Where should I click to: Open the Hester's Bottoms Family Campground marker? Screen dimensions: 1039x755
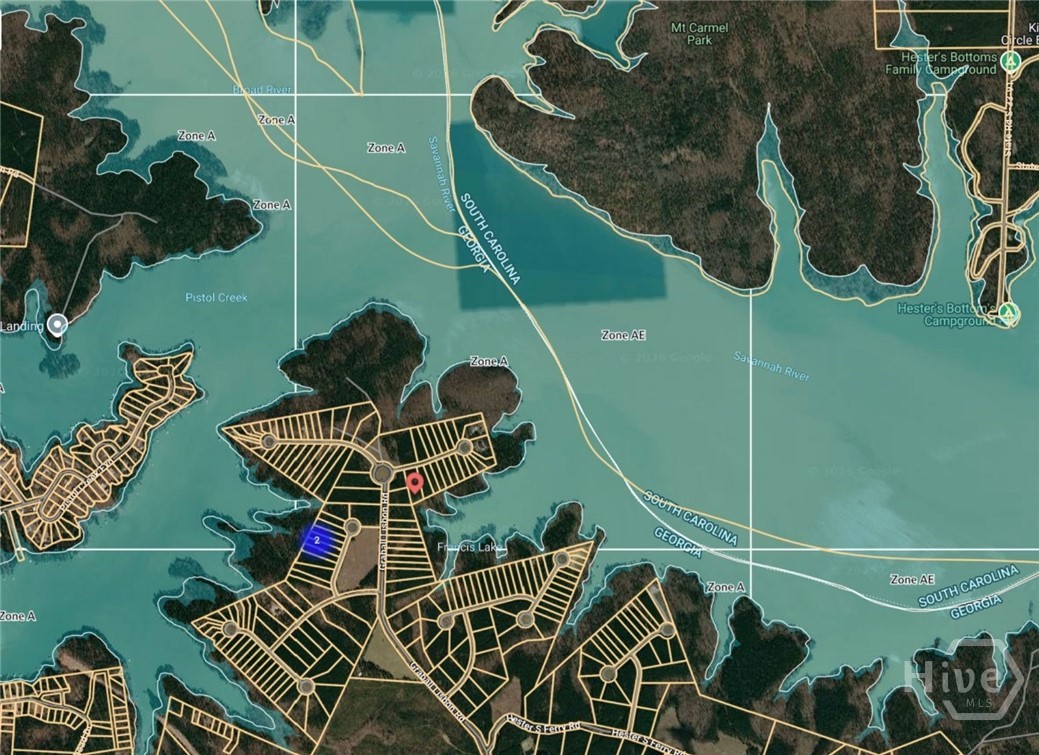click(1012, 62)
